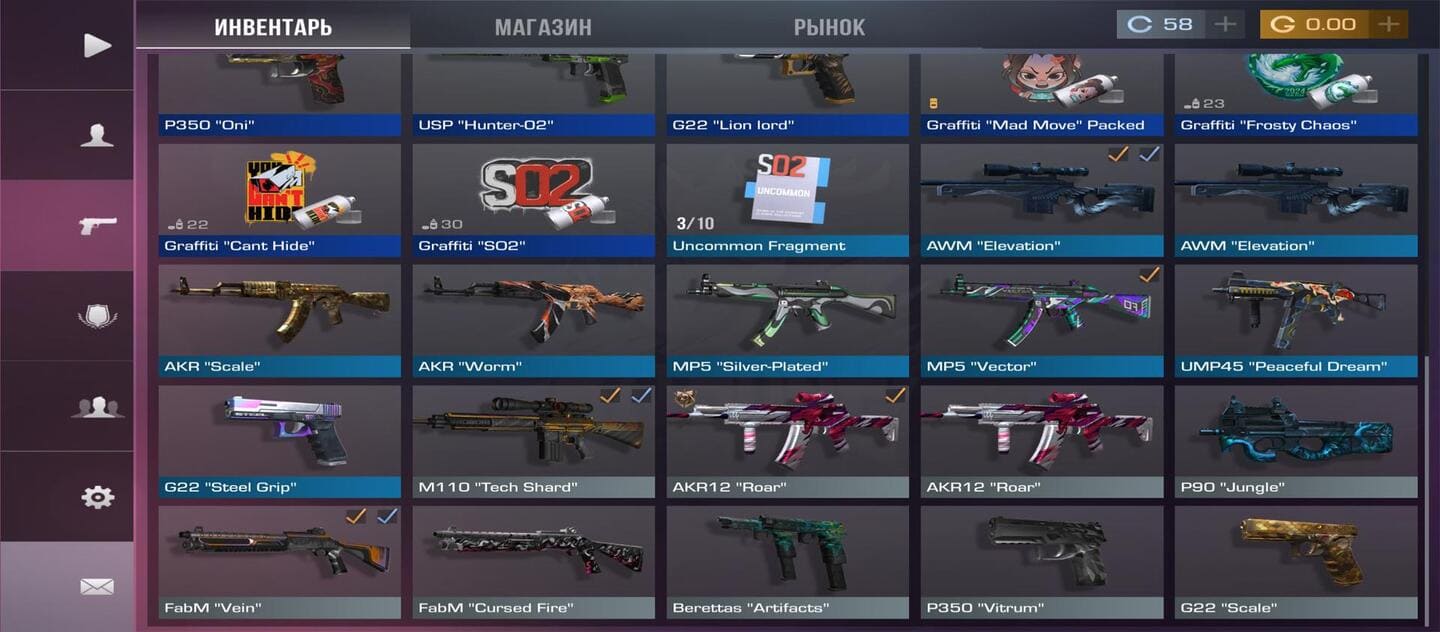Choose the P90 "Jungle" skin
The height and width of the screenshot is (632, 1440).
click(x=1295, y=440)
